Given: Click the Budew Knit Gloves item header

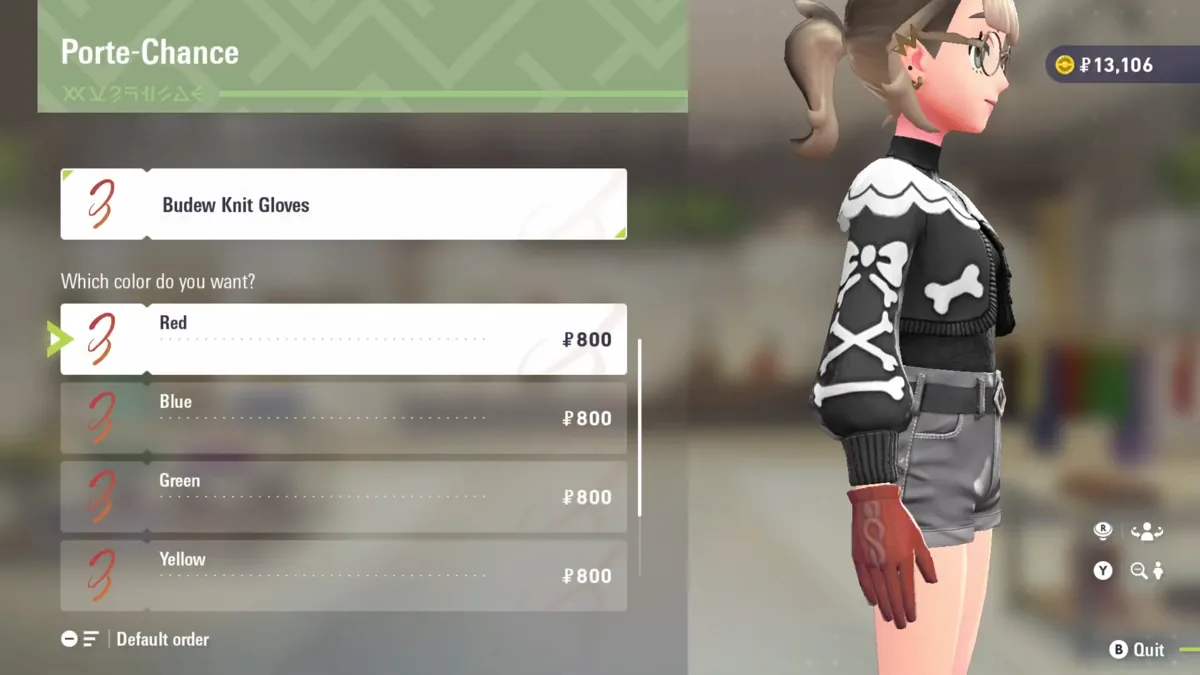Looking at the screenshot, I should (x=343, y=205).
